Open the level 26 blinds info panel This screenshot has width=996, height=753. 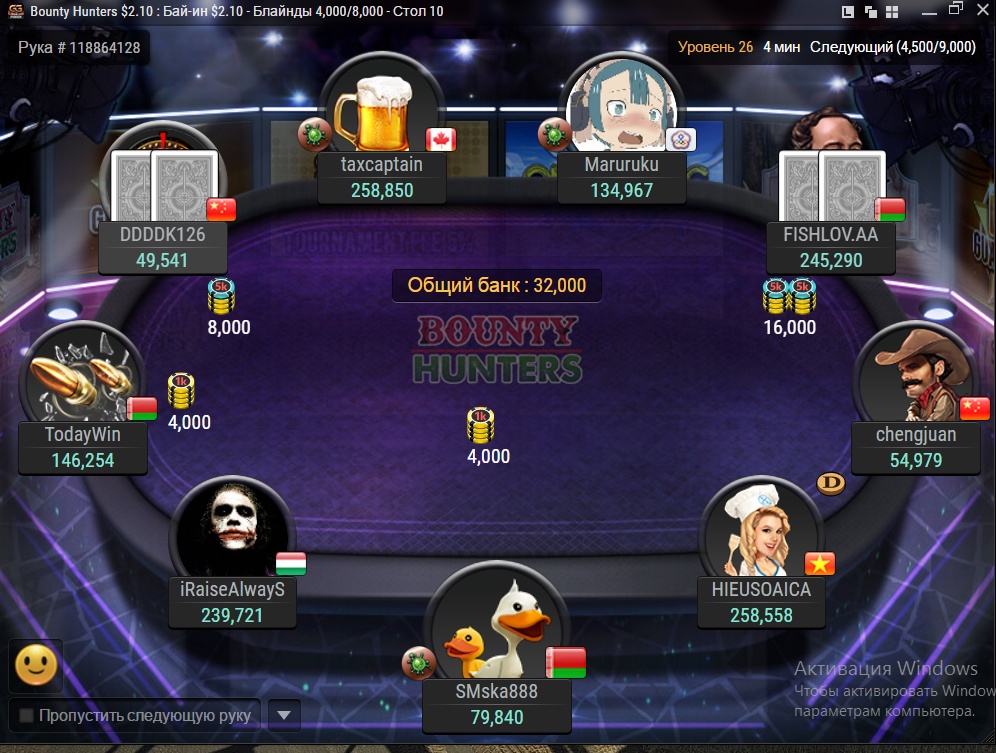tap(826, 47)
